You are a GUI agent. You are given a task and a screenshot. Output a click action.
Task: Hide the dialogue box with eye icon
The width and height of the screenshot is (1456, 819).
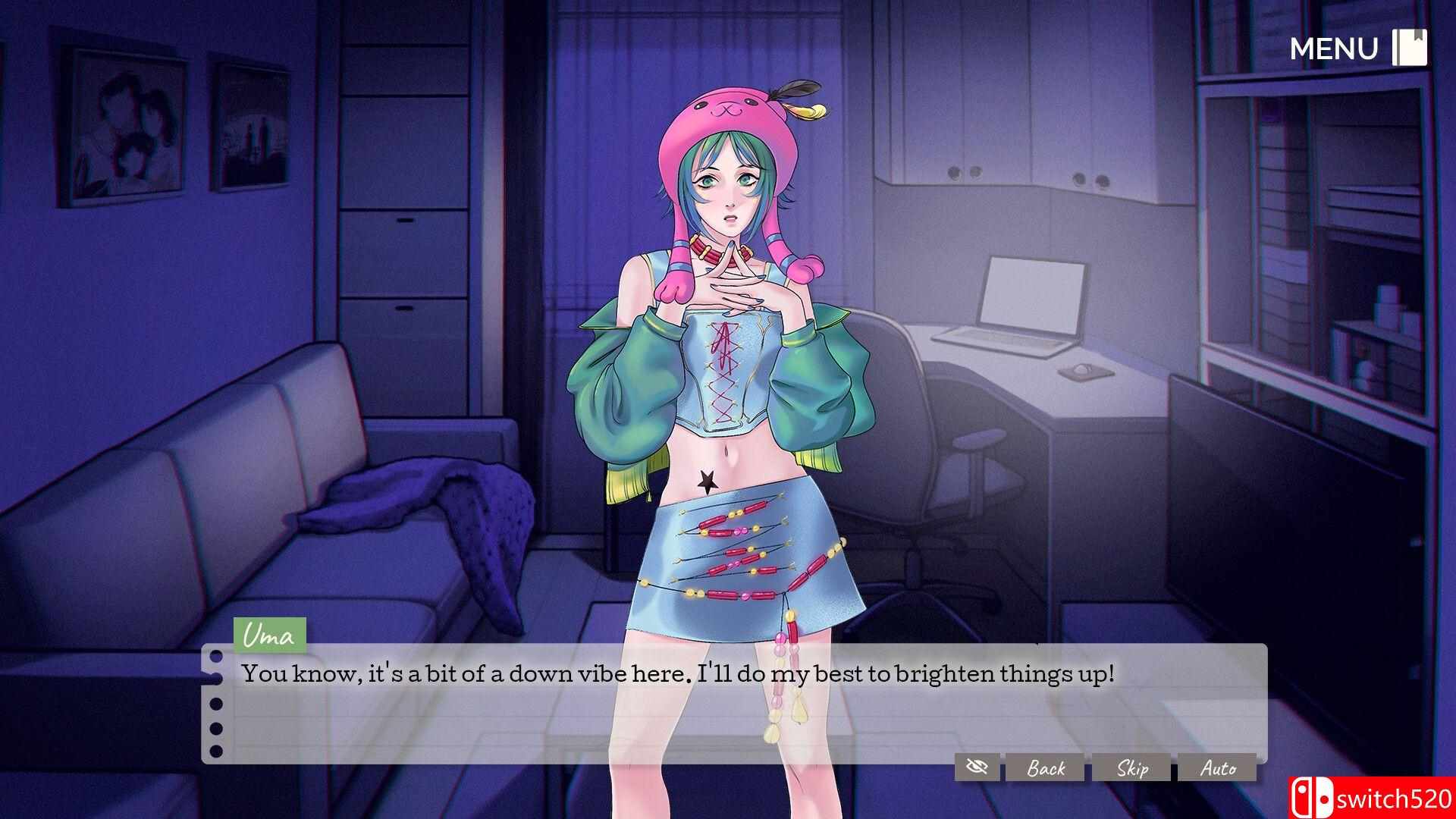pyautogui.click(x=977, y=767)
